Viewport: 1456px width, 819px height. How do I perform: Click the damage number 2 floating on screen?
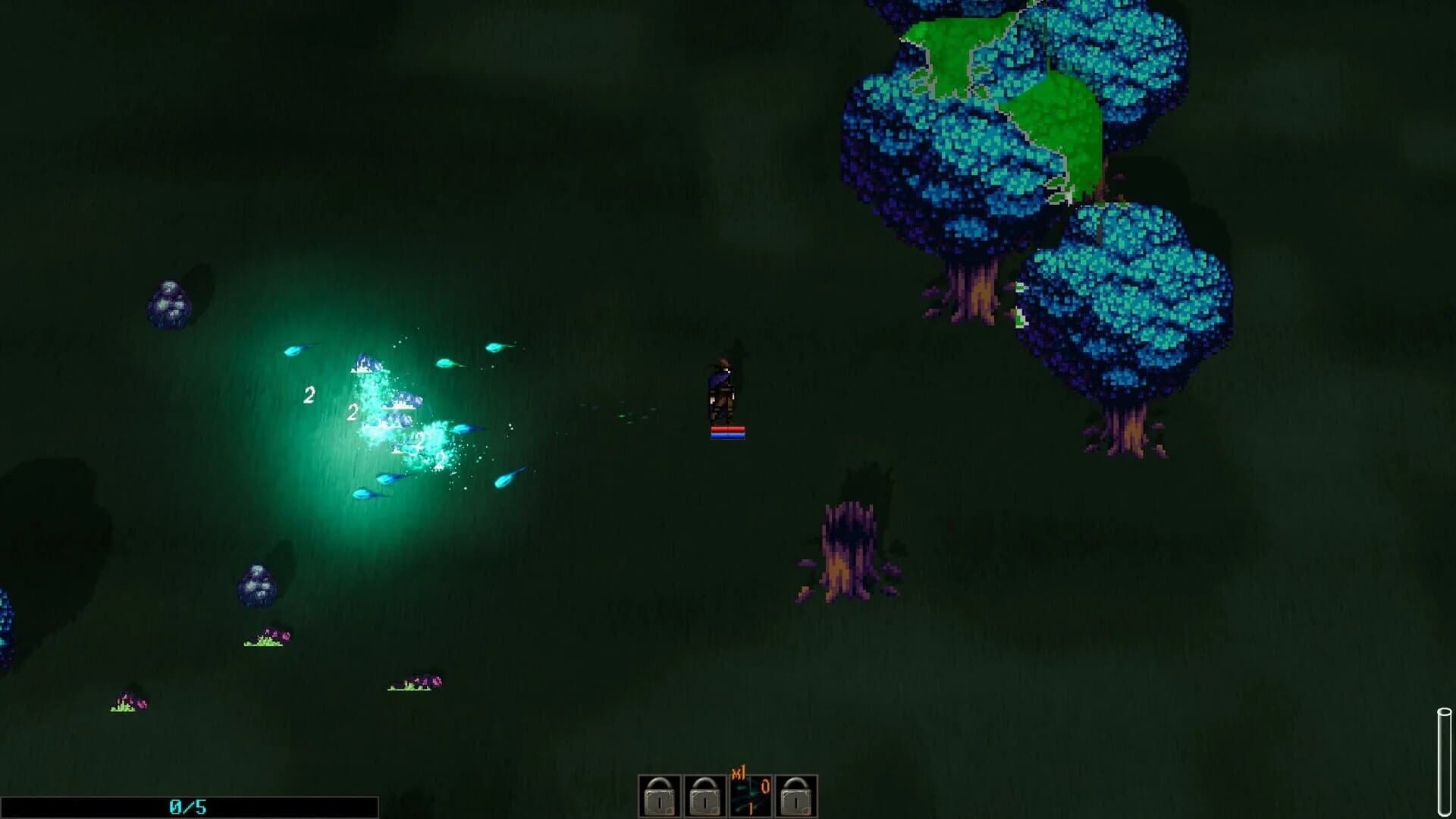tap(309, 394)
